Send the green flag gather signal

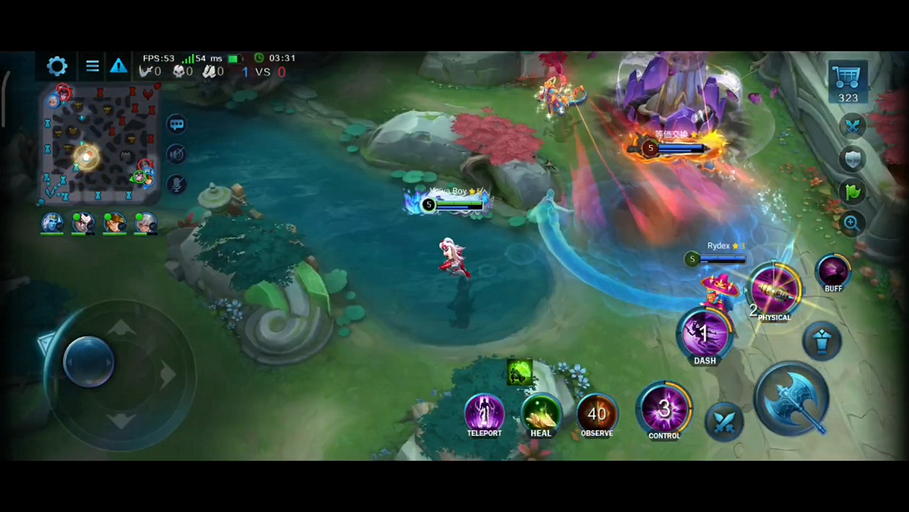pyautogui.click(x=852, y=191)
